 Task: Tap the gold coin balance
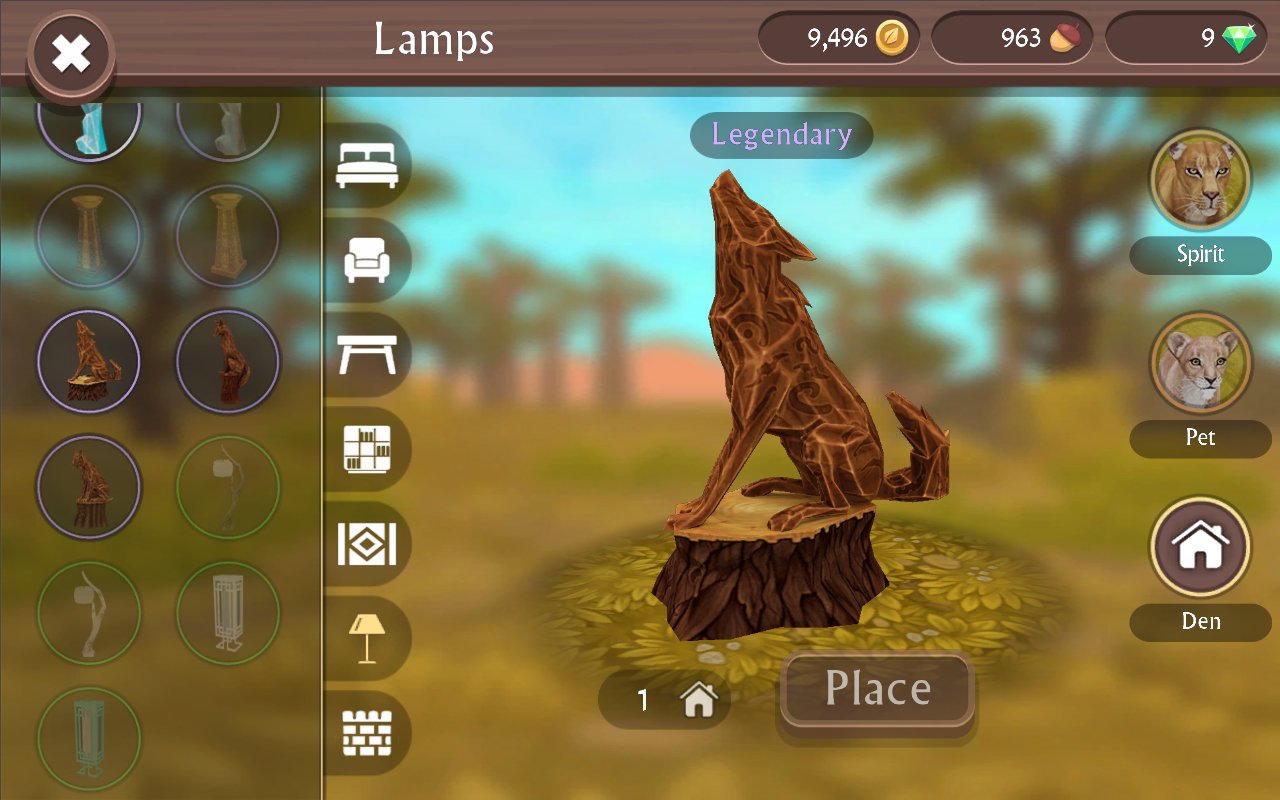(x=838, y=38)
